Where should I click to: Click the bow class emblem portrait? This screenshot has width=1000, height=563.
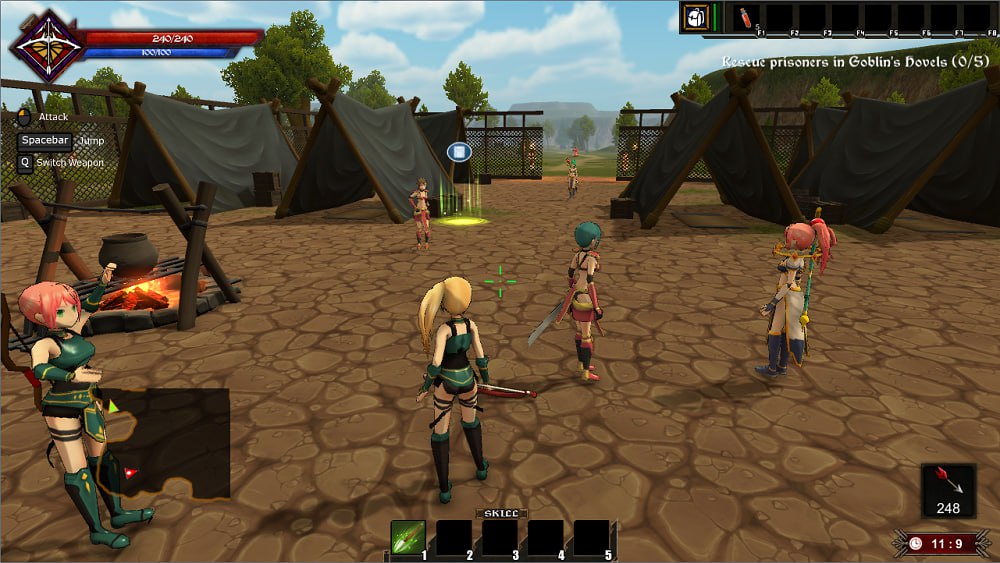pyautogui.click(x=47, y=46)
